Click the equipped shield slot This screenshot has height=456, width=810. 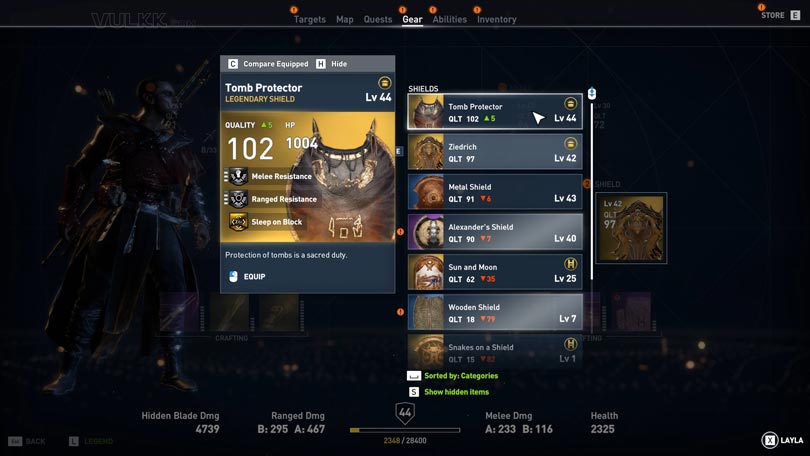[x=630, y=228]
